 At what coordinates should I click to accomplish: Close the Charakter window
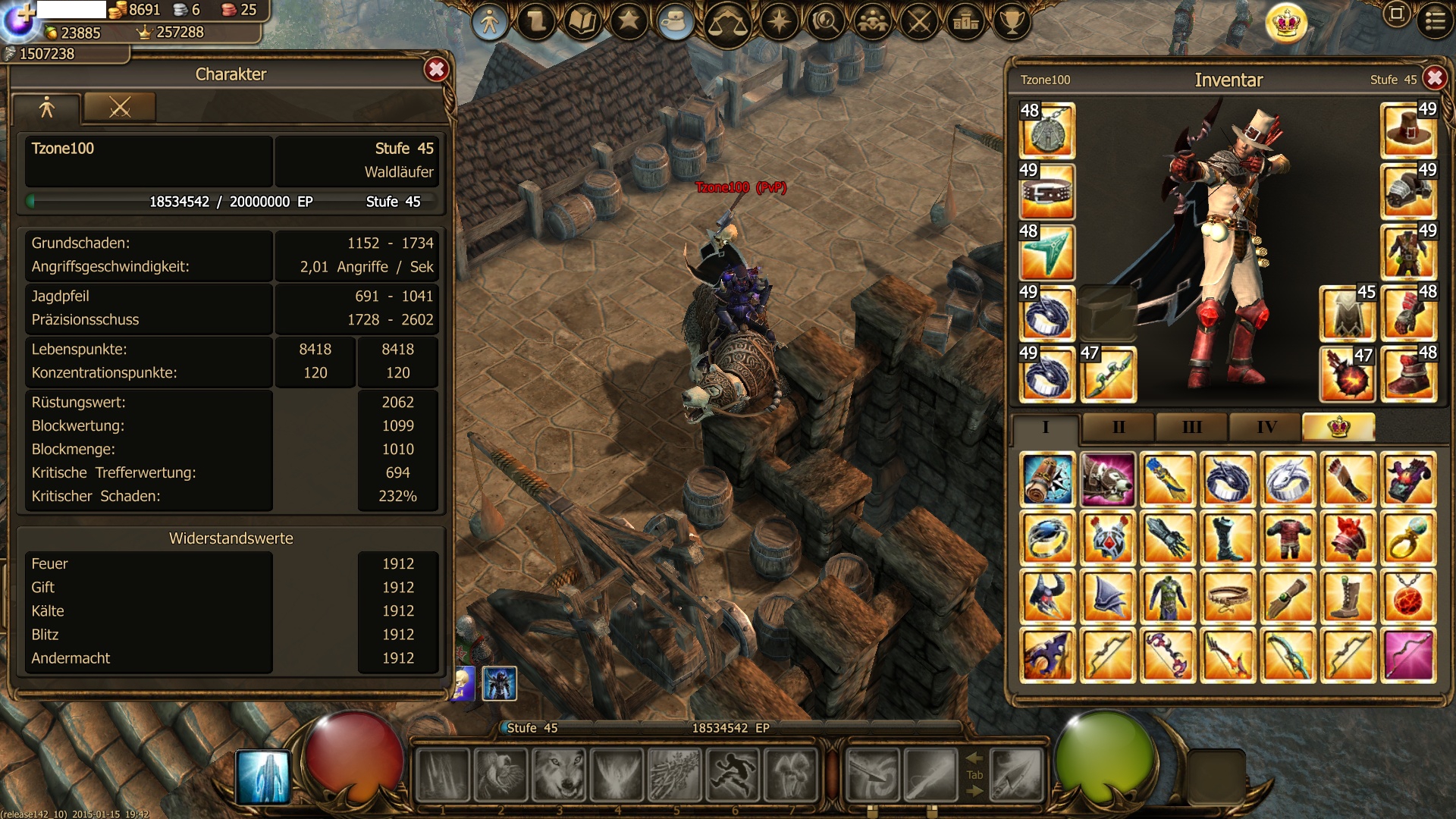click(x=436, y=70)
